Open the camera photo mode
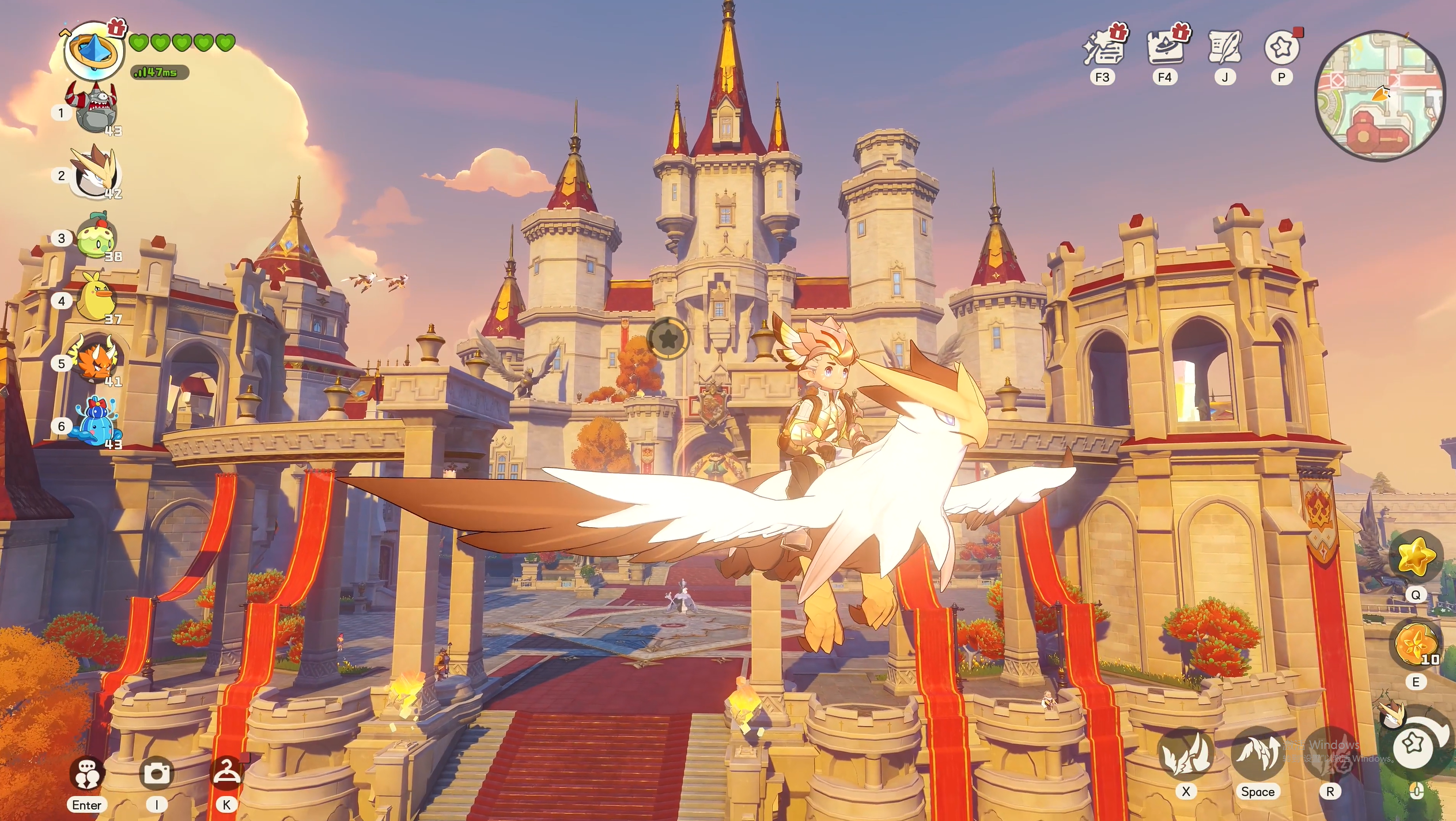This screenshot has height=821, width=1456. click(x=157, y=773)
